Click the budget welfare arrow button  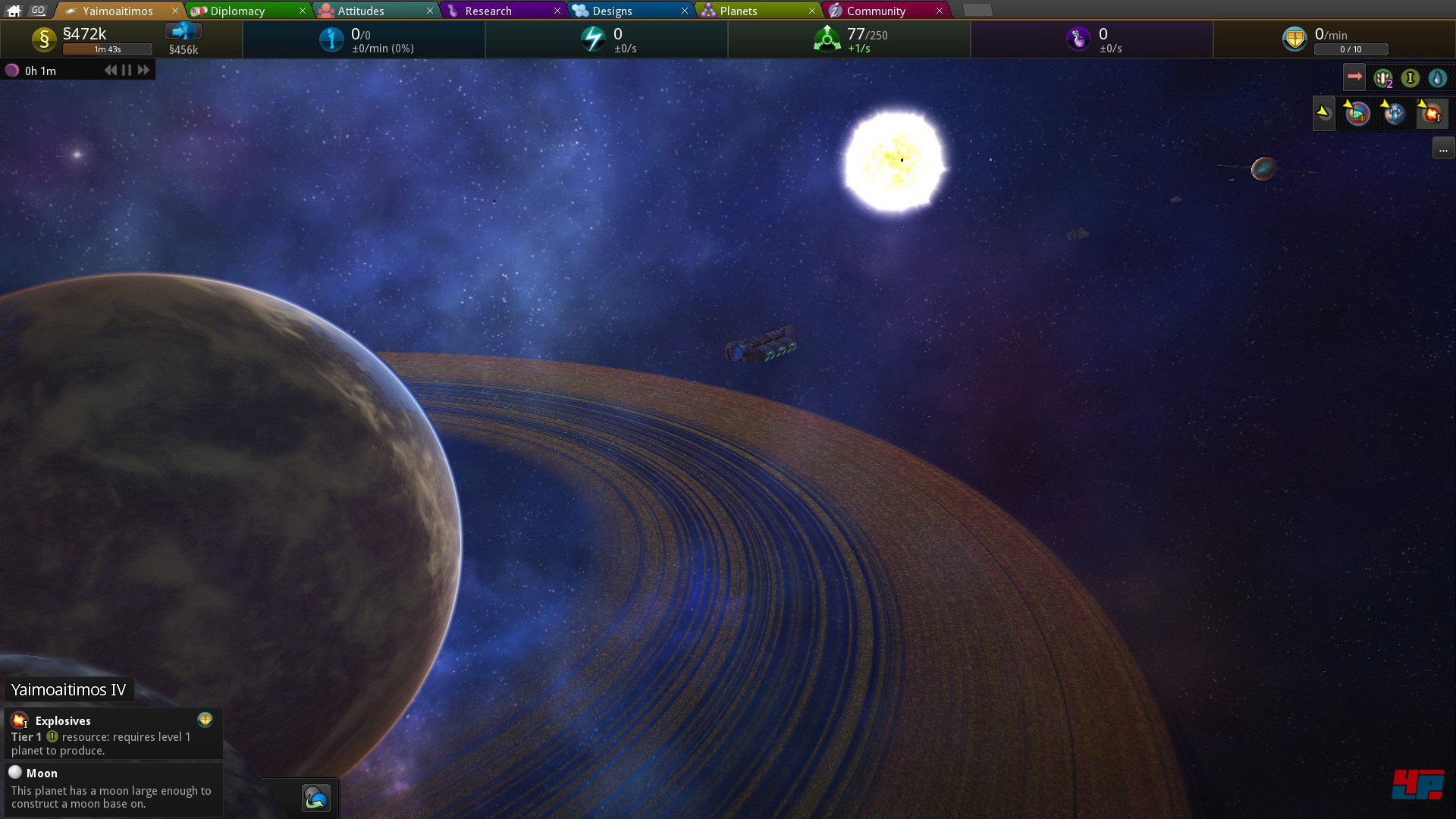tap(183, 31)
